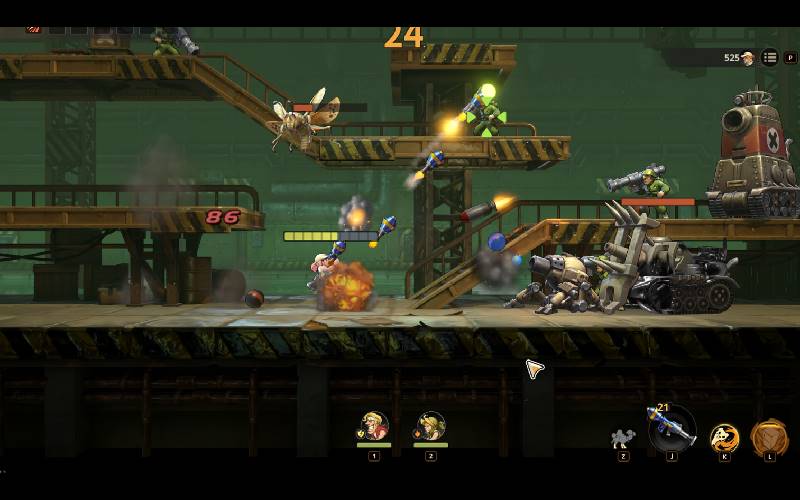Click the grey camel mount icon
Screen dimensions: 800x500
[x=623, y=438]
